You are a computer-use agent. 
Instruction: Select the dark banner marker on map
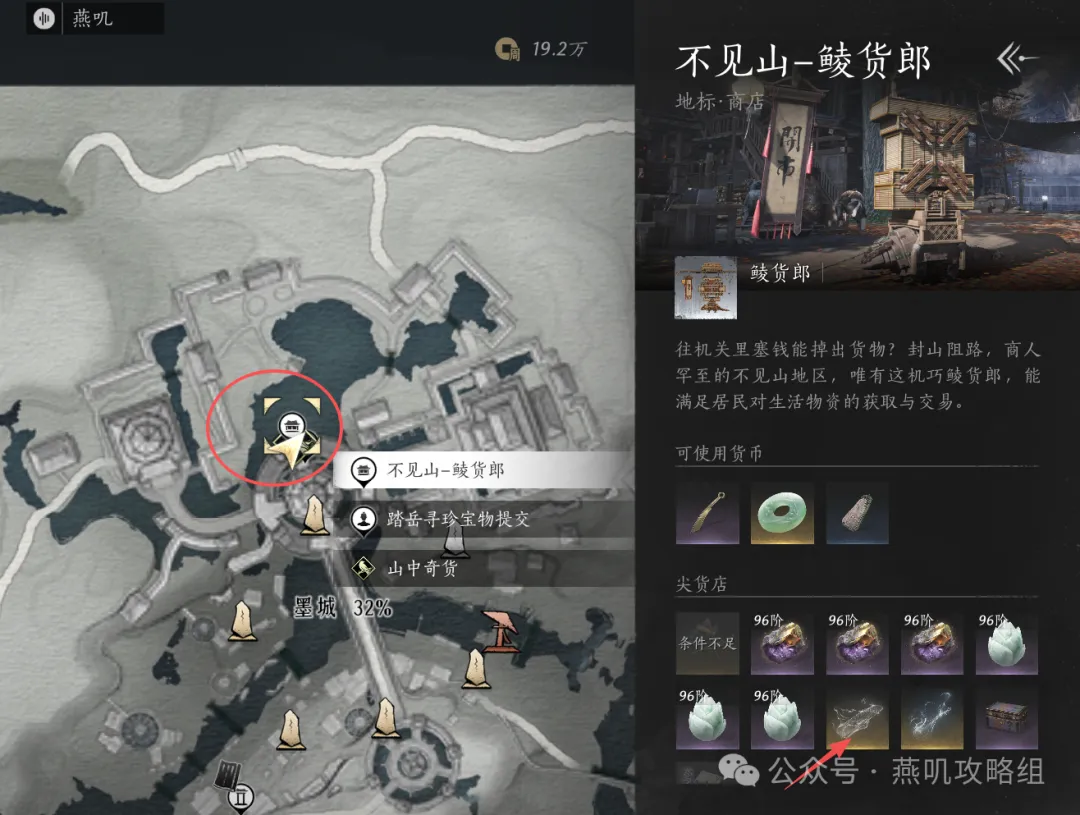click(229, 778)
